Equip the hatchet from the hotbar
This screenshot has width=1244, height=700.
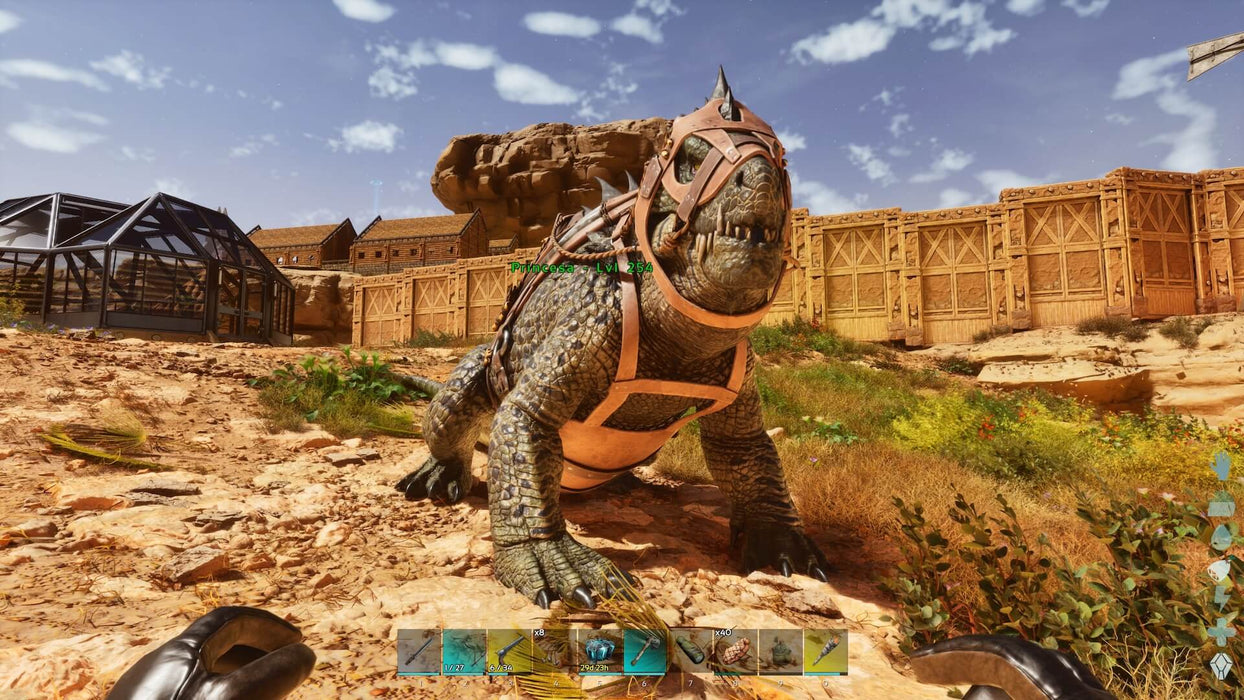pyautogui.click(x=644, y=651)
